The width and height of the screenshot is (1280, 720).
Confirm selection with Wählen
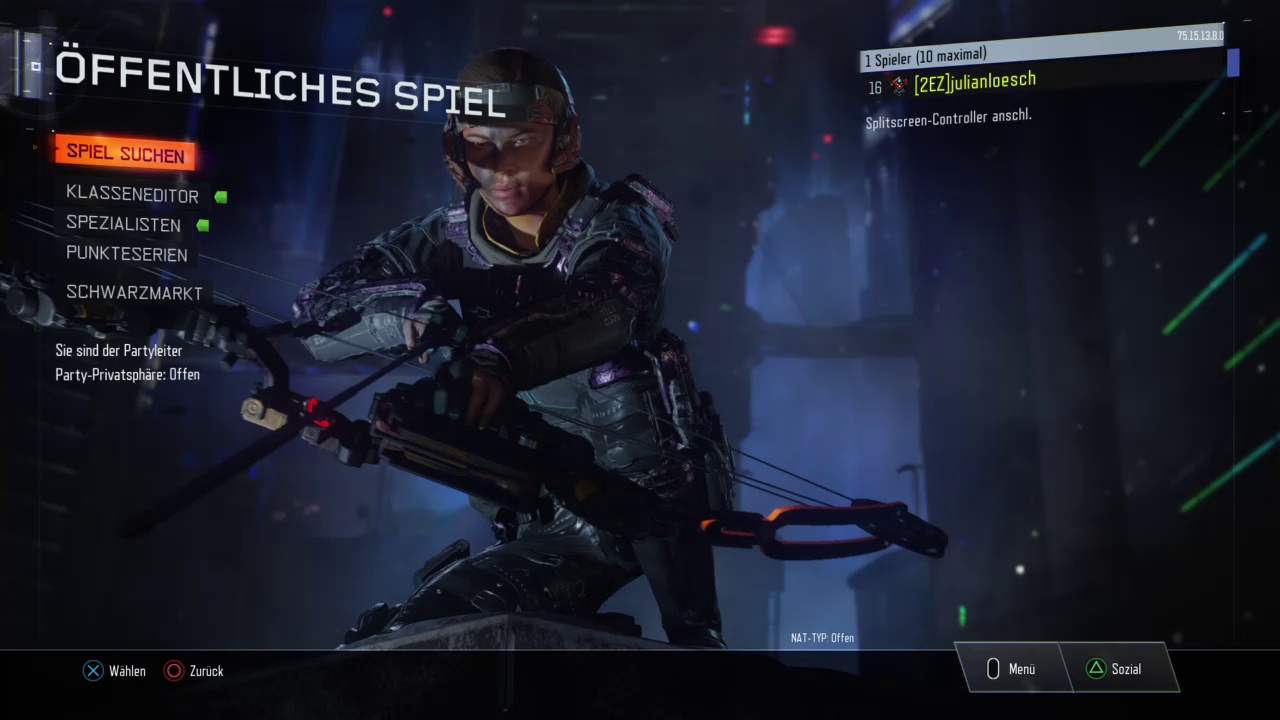click(115, 671)
